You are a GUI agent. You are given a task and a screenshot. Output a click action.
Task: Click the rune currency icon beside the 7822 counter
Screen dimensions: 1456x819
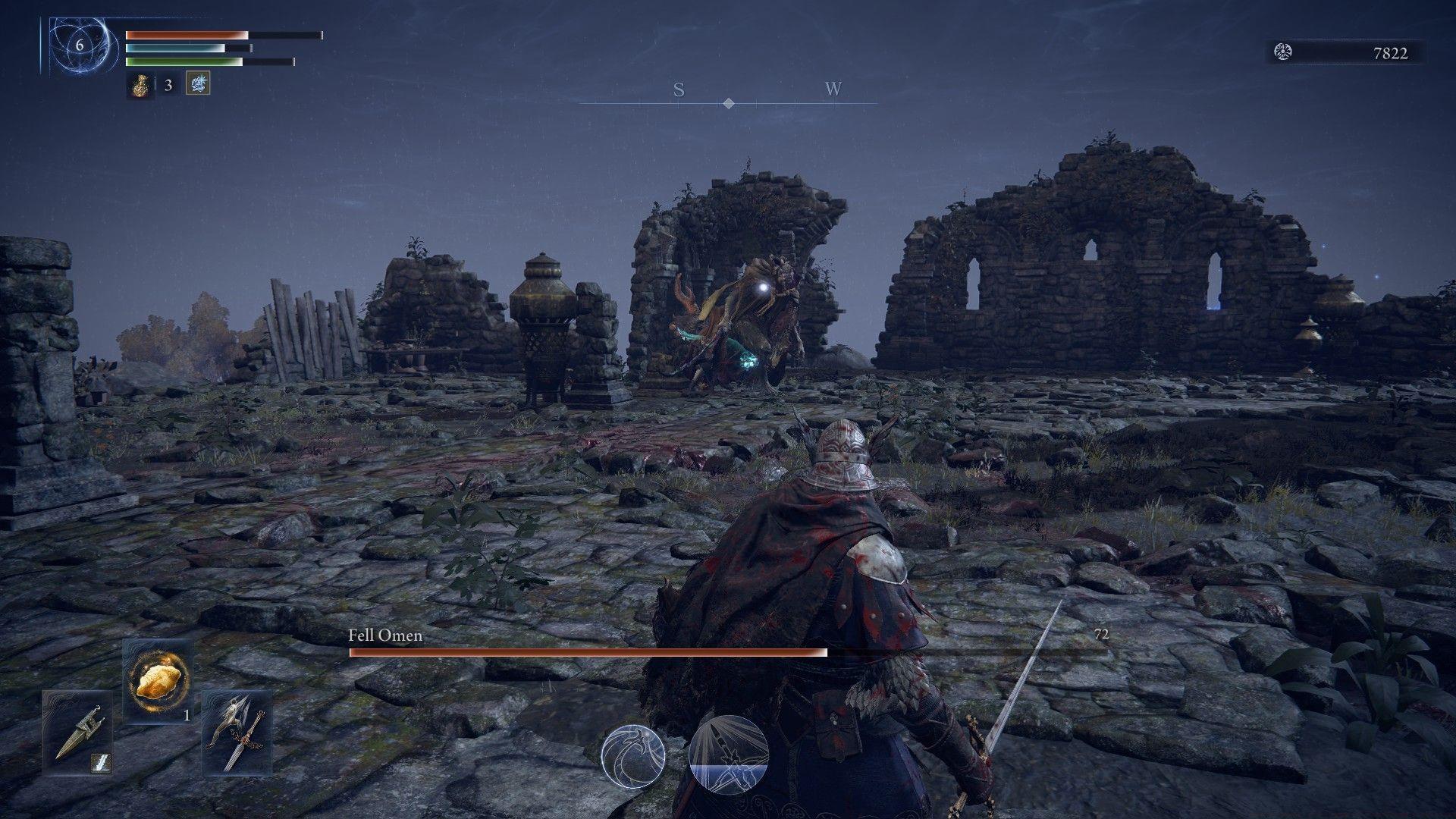click(x=1282, y=53)
